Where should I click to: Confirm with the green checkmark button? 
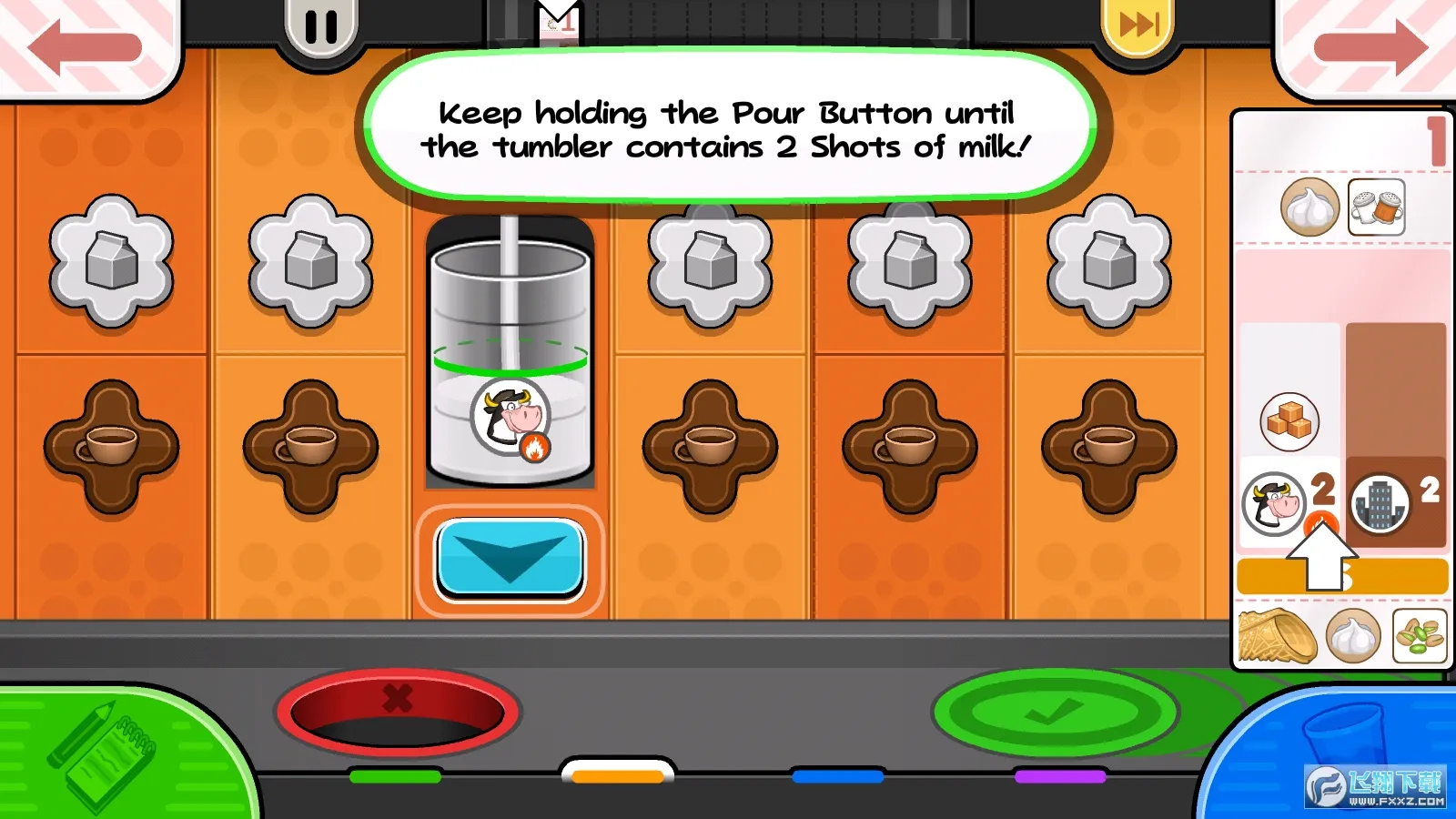(x=1055, y=712)
